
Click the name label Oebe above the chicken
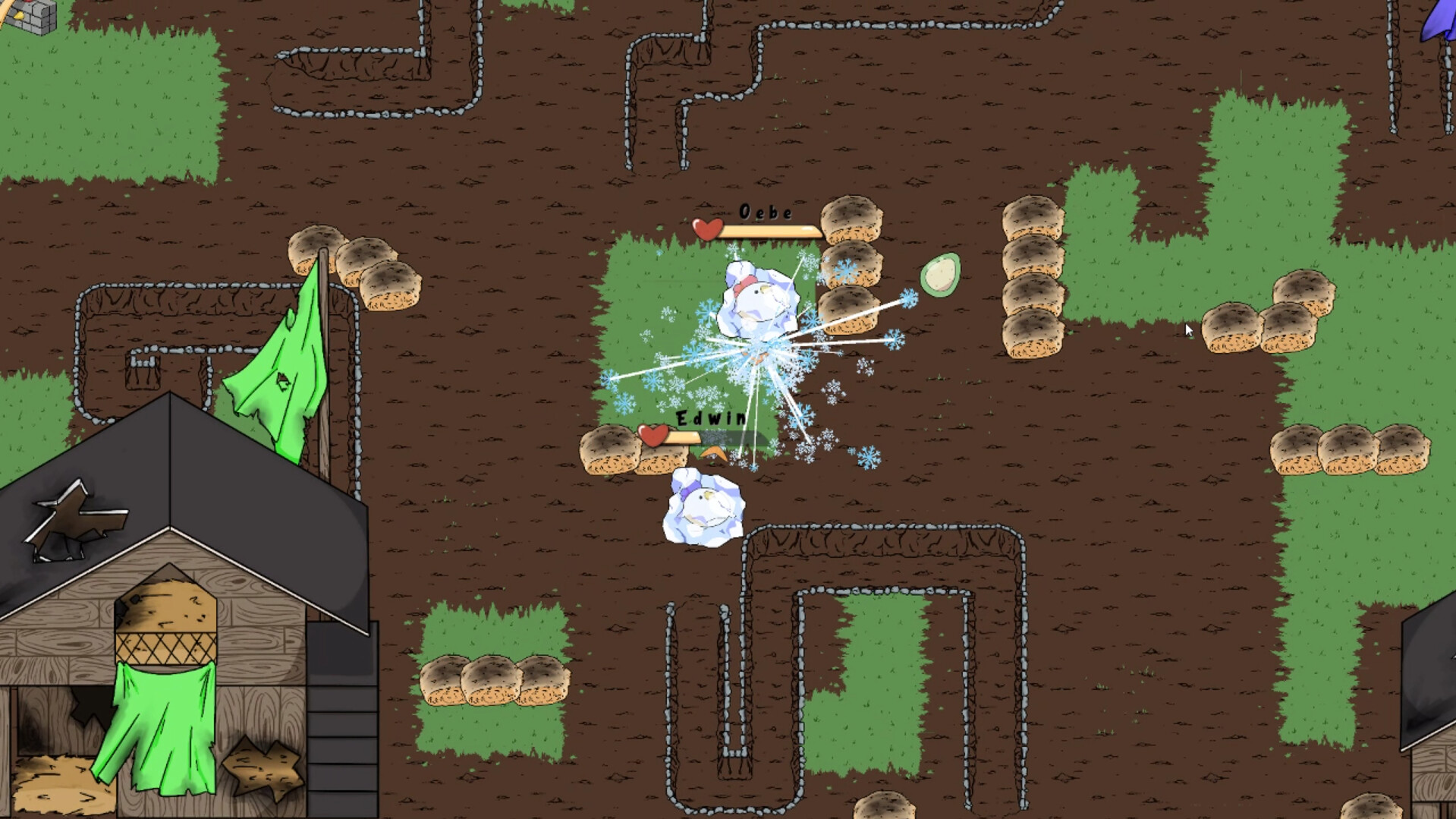766,213
